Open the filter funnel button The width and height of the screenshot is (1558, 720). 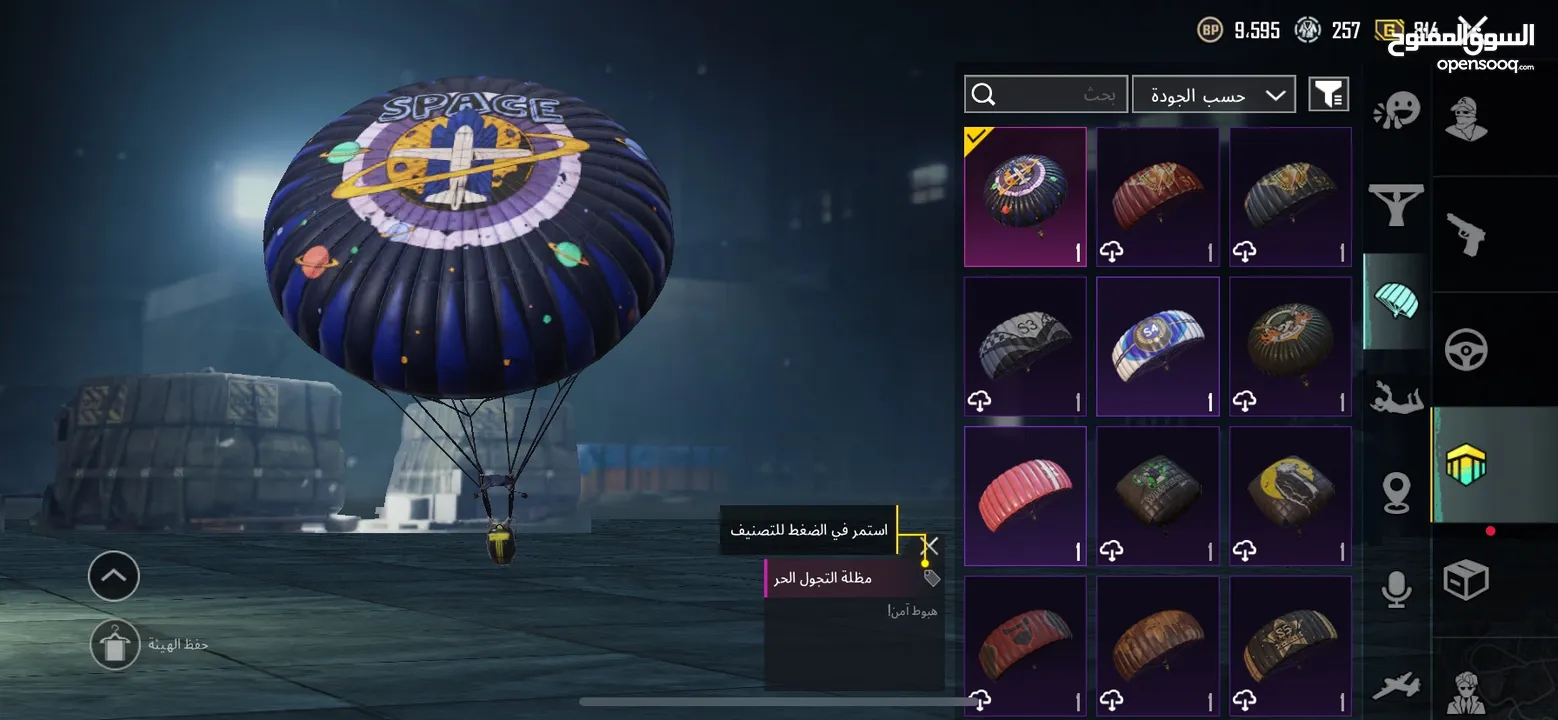point(1328,95)
